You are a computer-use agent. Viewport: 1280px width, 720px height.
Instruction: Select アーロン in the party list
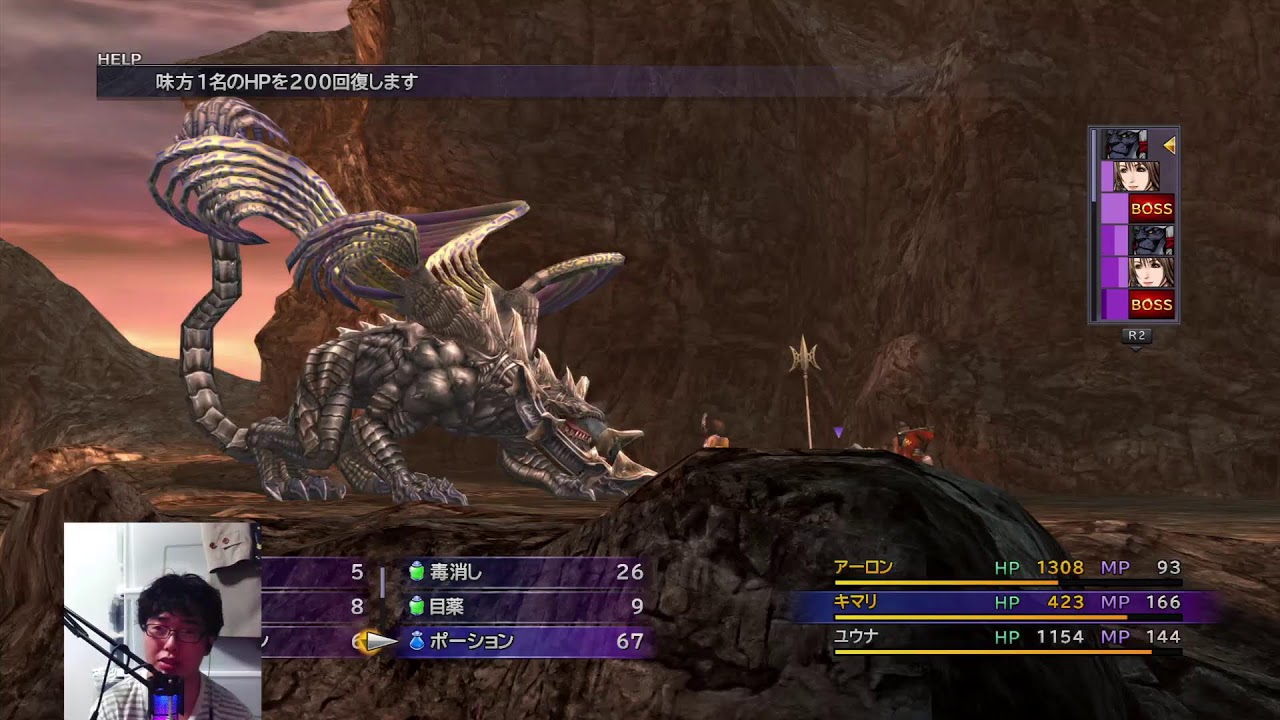click(863, 568)
